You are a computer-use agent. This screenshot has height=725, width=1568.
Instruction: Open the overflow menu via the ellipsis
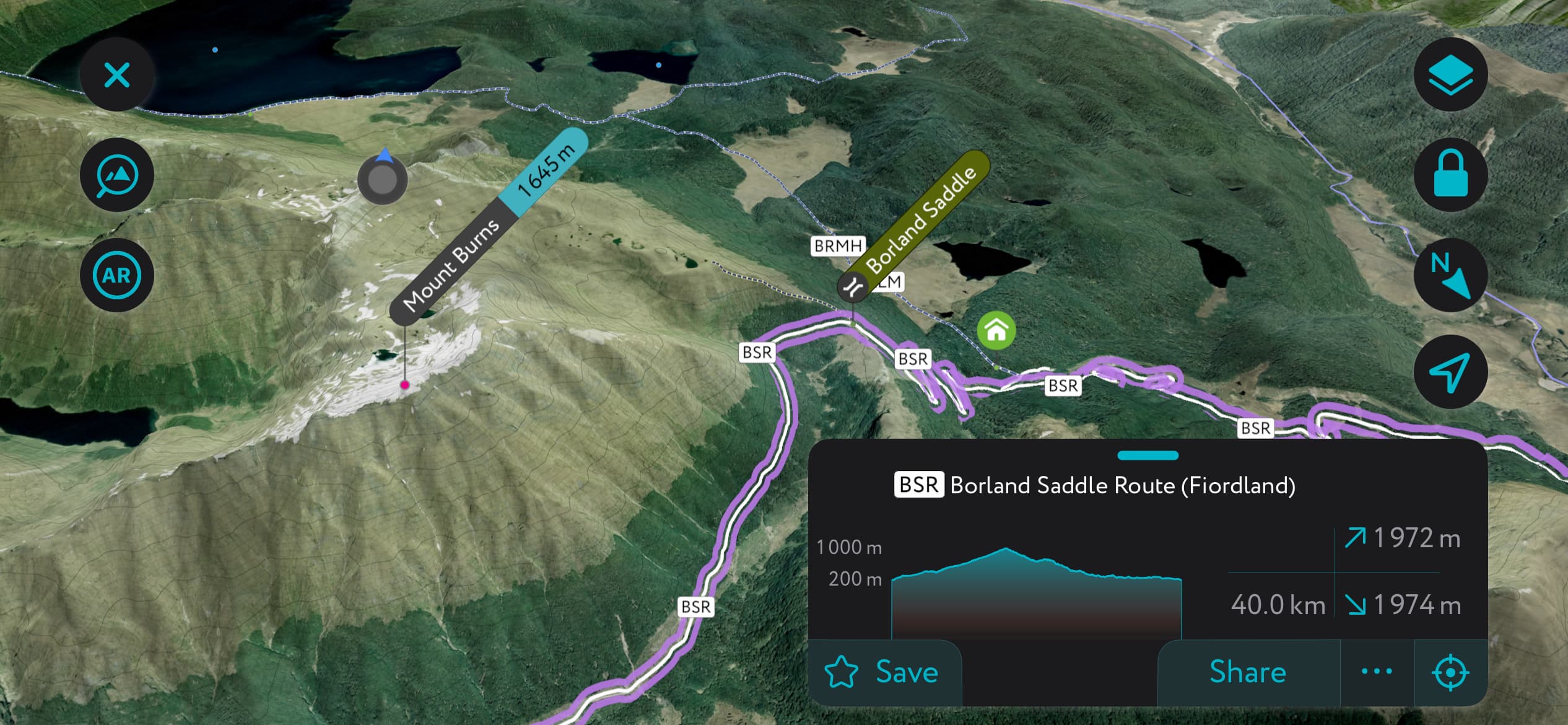1377,671
